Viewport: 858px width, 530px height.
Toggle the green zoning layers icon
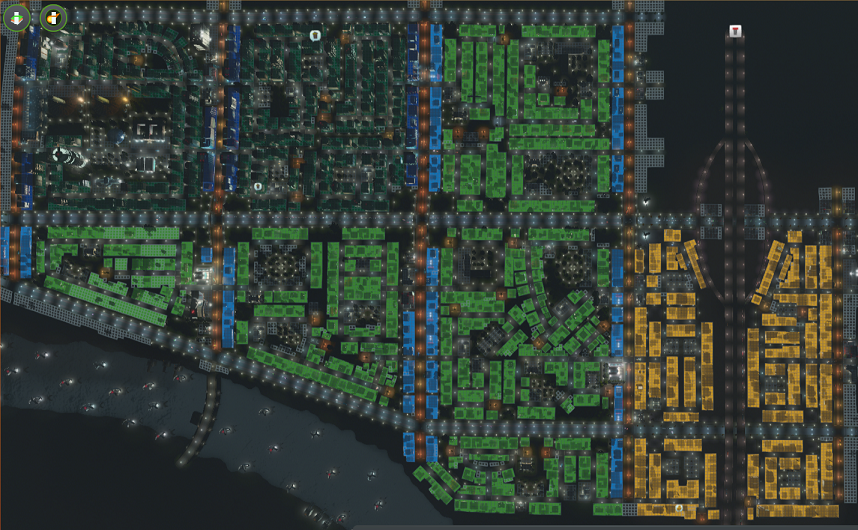point(19,17)
